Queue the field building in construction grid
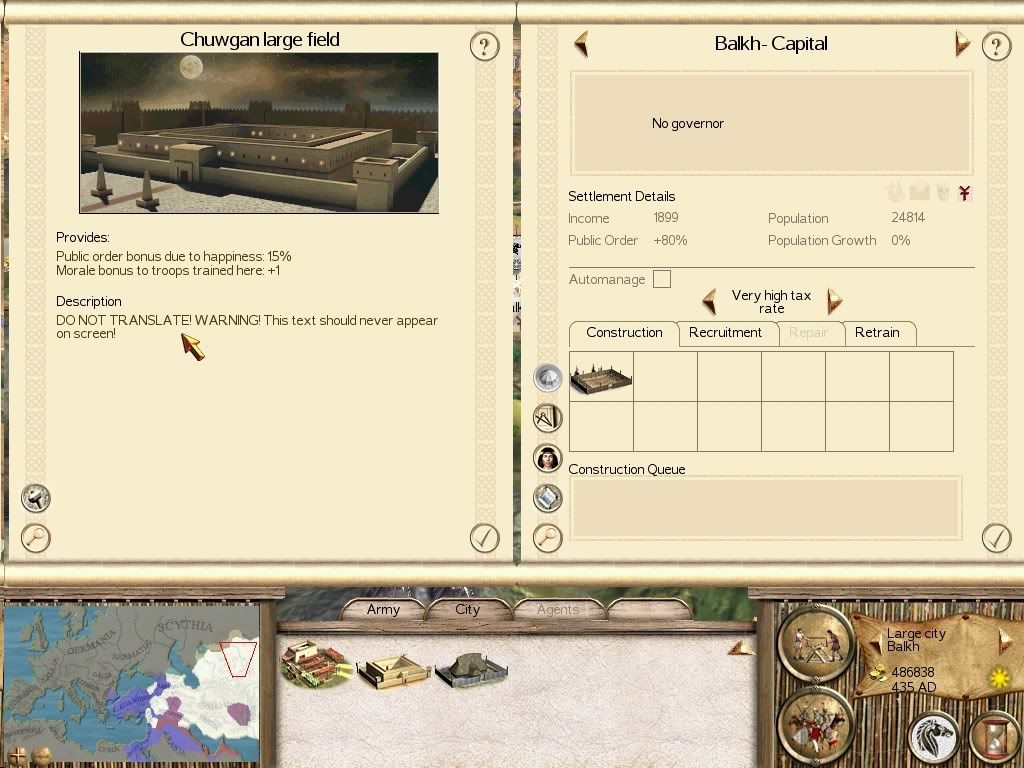Image resolution: width=1024 pixels, height=768 pixels. point(601,377)
